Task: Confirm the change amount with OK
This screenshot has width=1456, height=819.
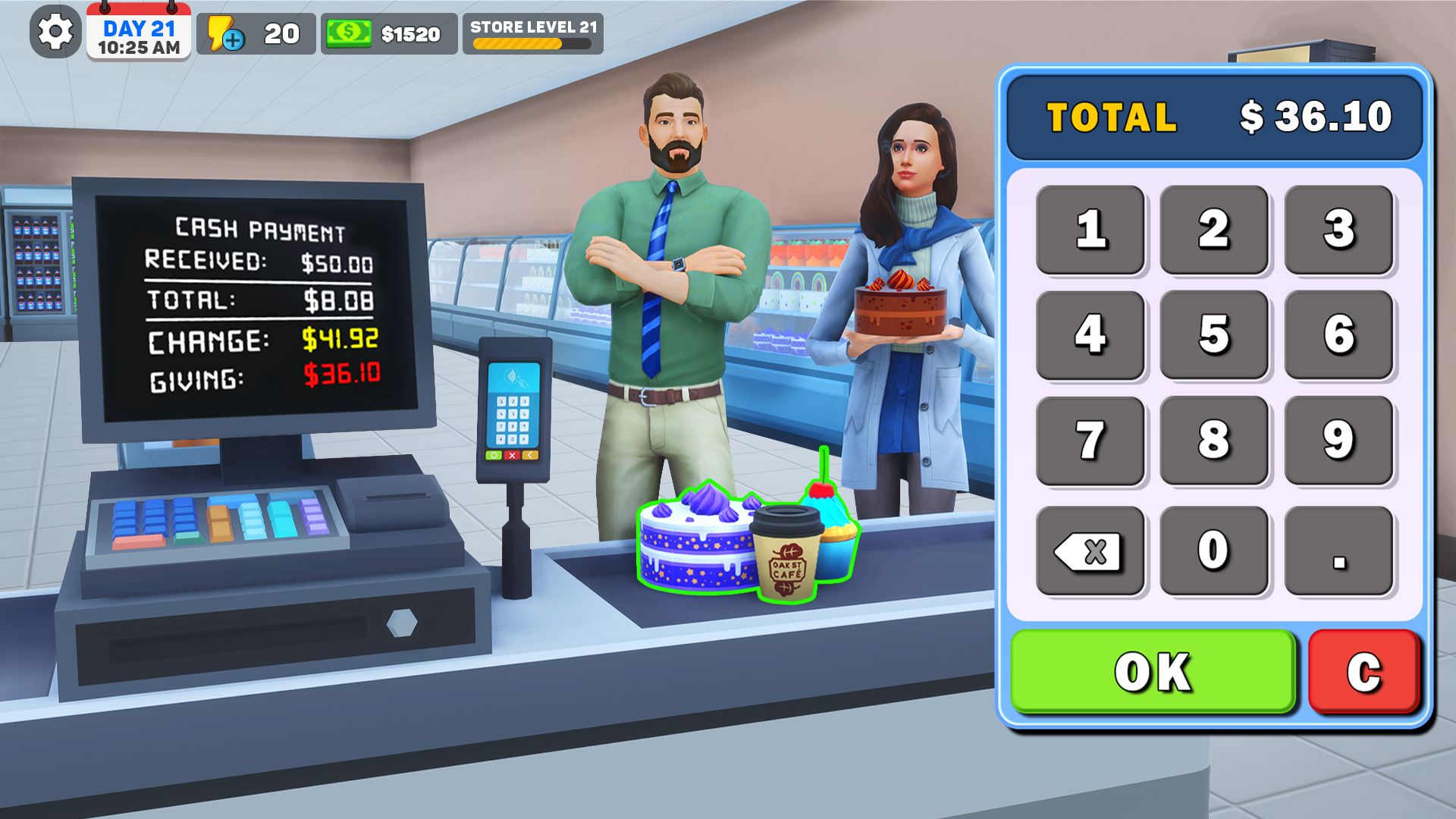Action: [1151, 670]
